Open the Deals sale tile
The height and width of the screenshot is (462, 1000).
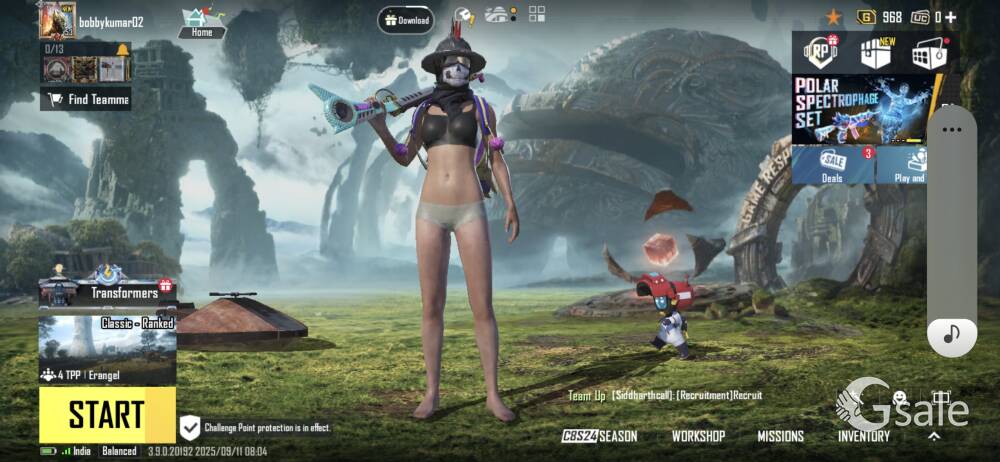[x=833, y=165]
